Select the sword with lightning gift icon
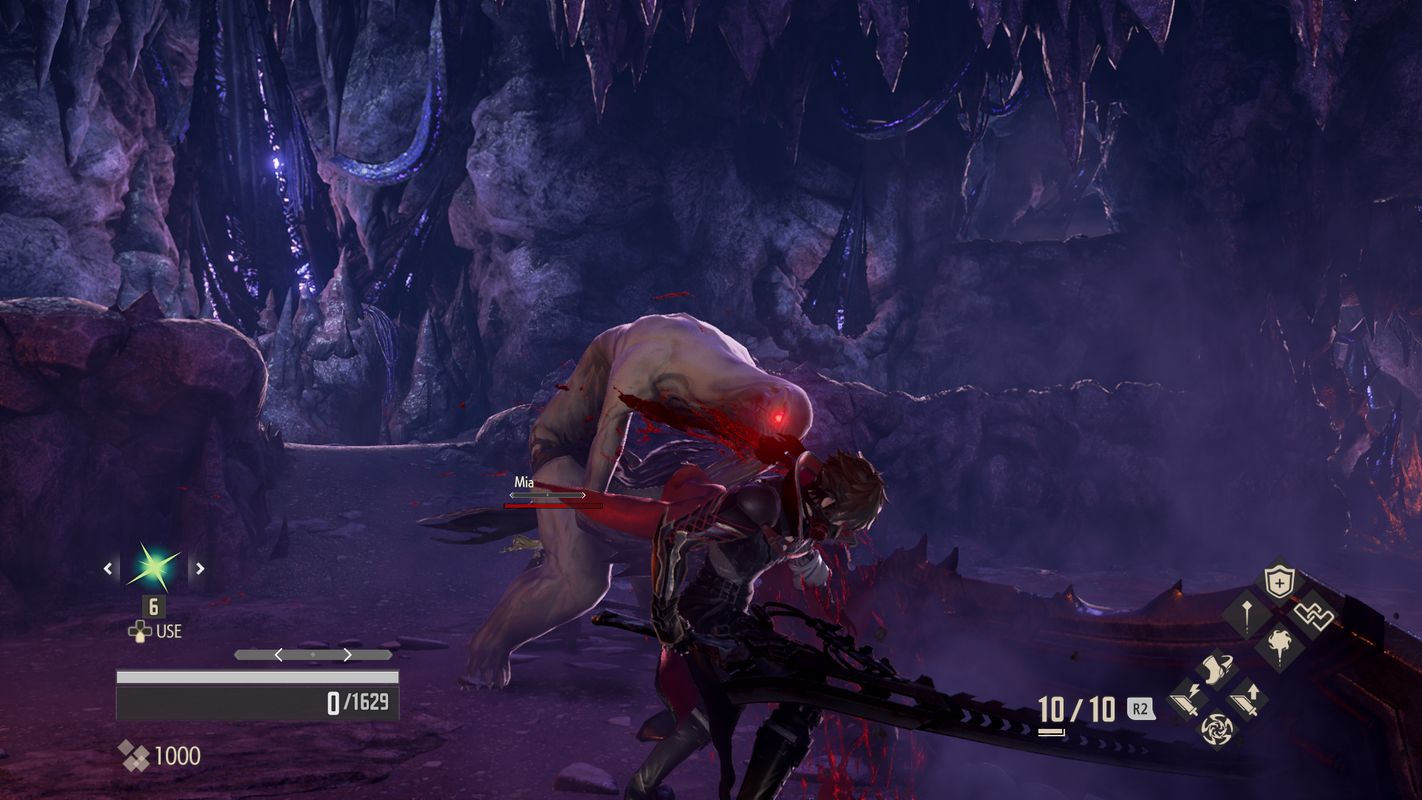Viewport: 1422px width, 800px height. [1189, 699]
